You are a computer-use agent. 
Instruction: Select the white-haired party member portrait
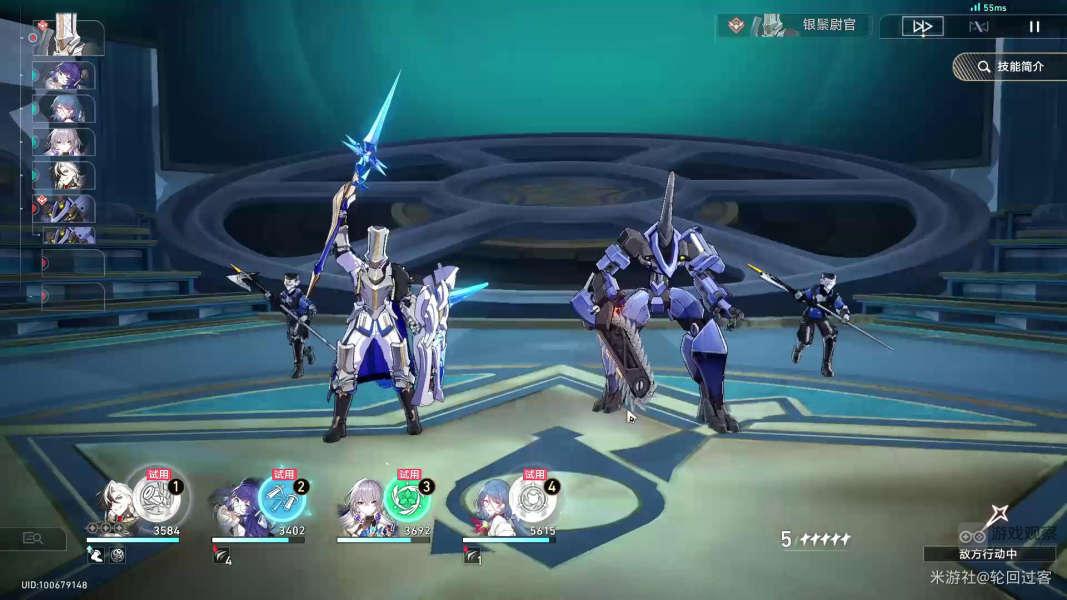(112, 505)
